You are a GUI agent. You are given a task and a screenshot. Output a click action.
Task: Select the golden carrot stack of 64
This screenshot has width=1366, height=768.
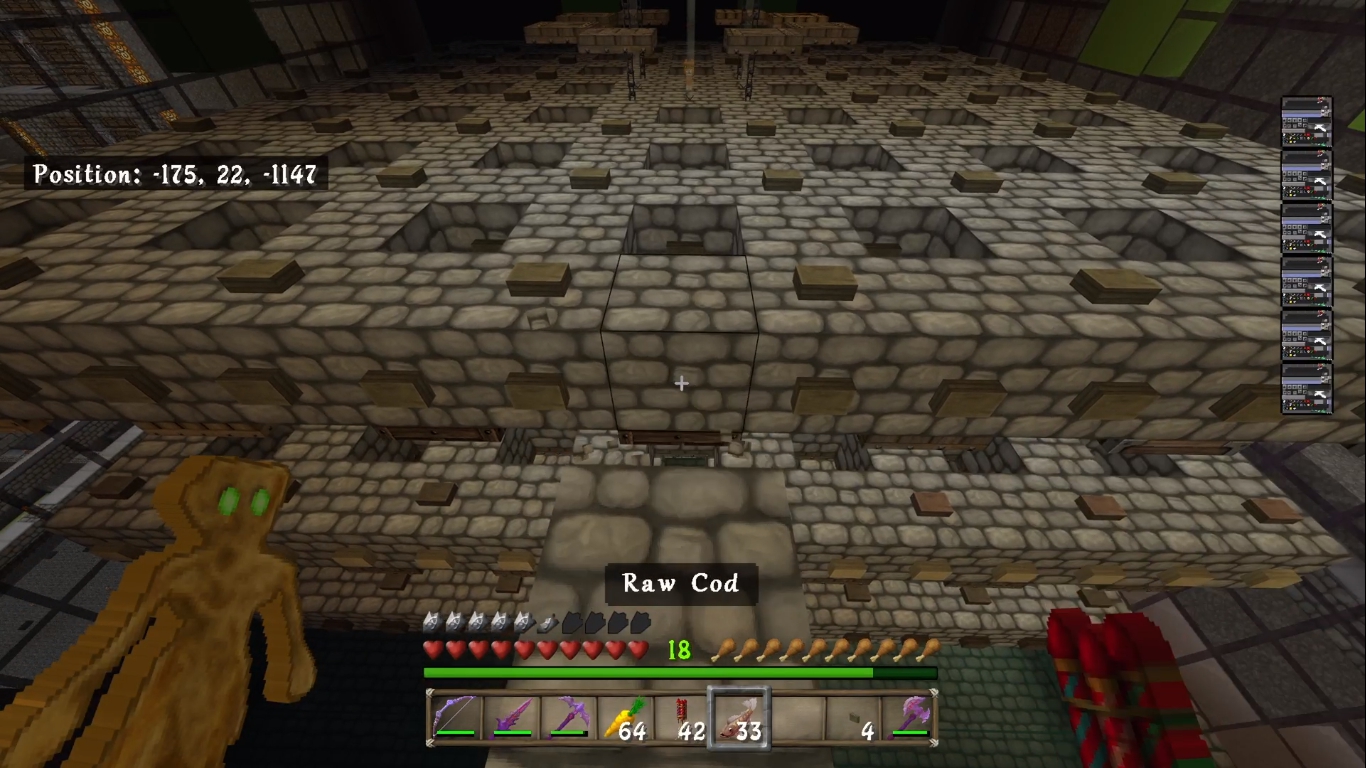click(x=624, y=718)
